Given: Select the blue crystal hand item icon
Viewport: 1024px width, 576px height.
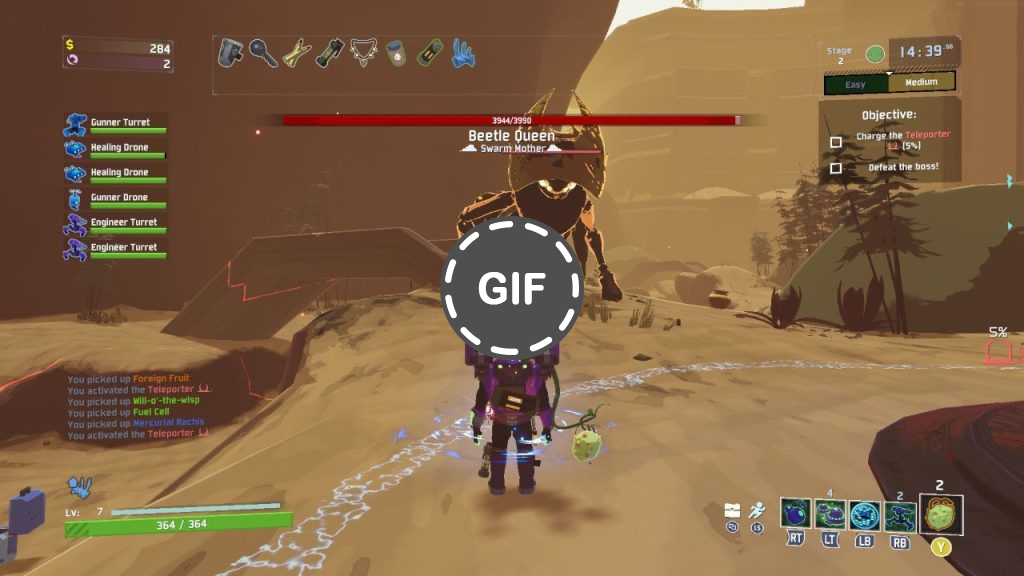Looking at the screenshot, I should pos(462,52).
